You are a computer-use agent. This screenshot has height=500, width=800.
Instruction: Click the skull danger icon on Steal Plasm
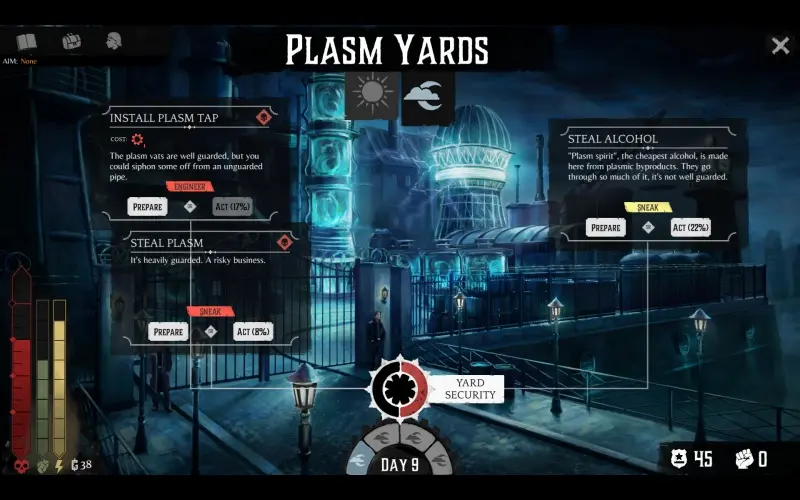point(285,242)
